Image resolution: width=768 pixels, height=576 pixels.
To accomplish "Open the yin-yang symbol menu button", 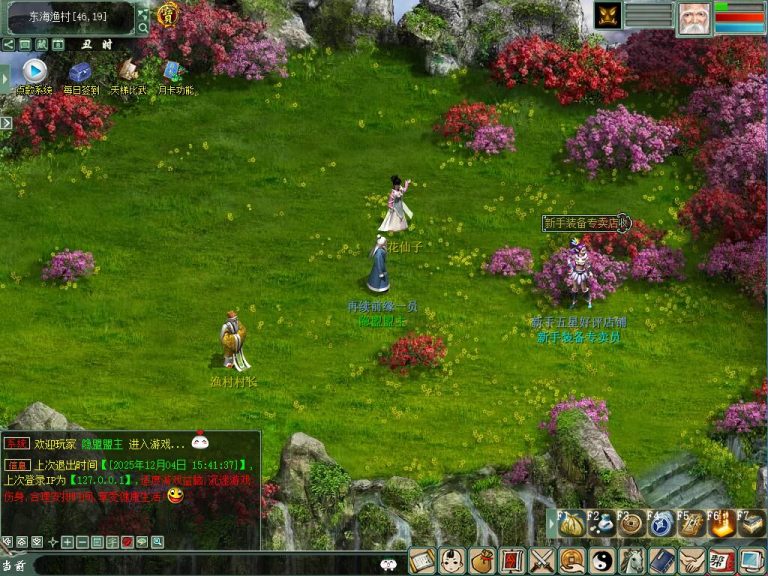I will coord(602,561).
